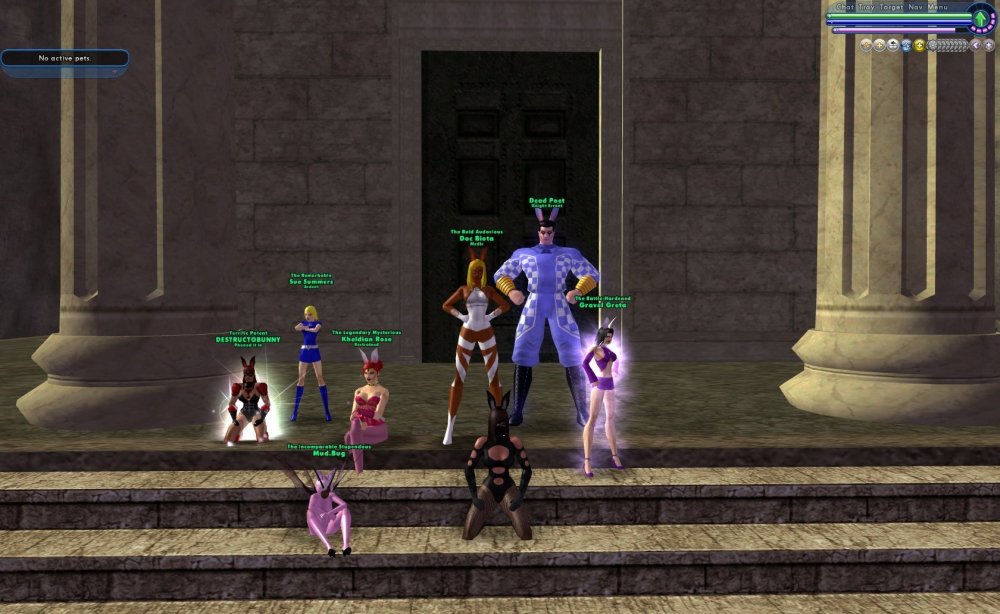
Task: Click the "No active pets" window
Action: pyautogui.click(x=64, y=58)
